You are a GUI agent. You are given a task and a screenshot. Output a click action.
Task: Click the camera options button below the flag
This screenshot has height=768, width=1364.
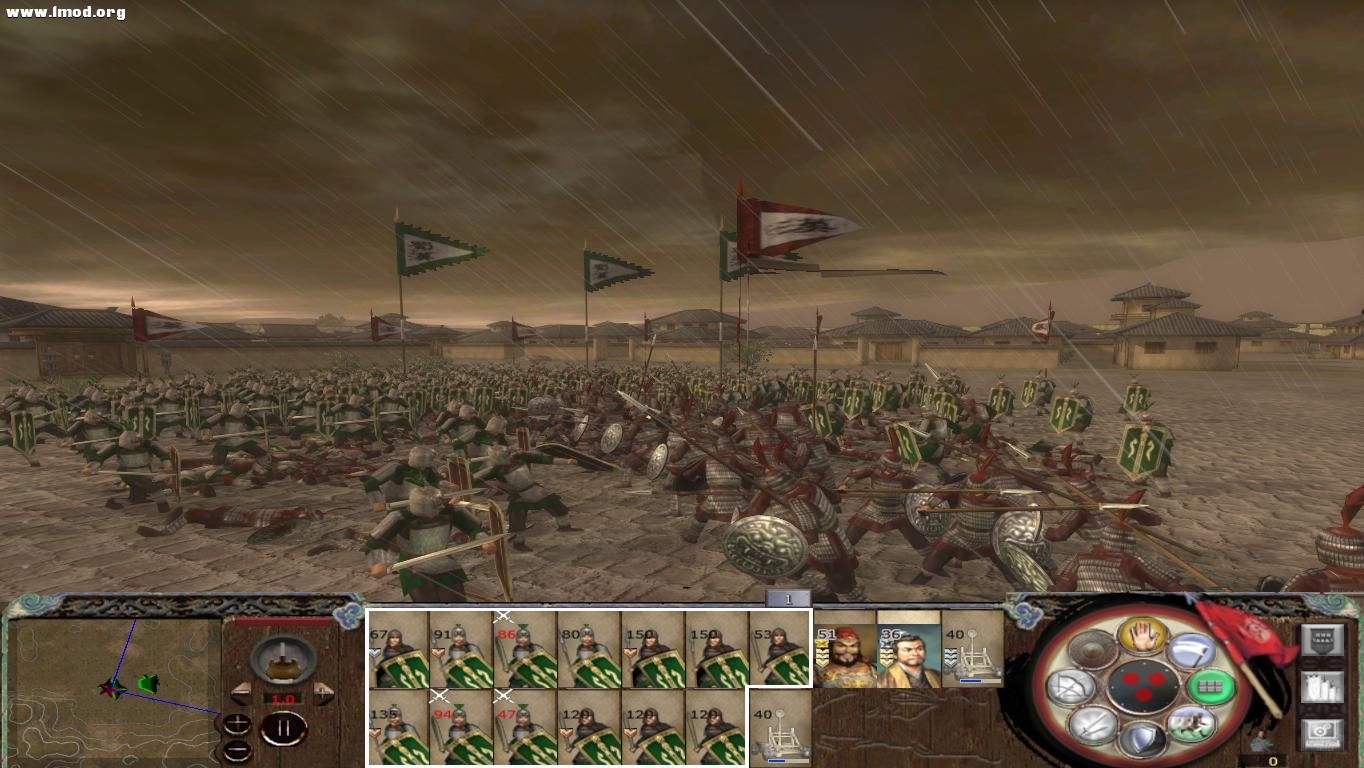[x=1323, y=734]
